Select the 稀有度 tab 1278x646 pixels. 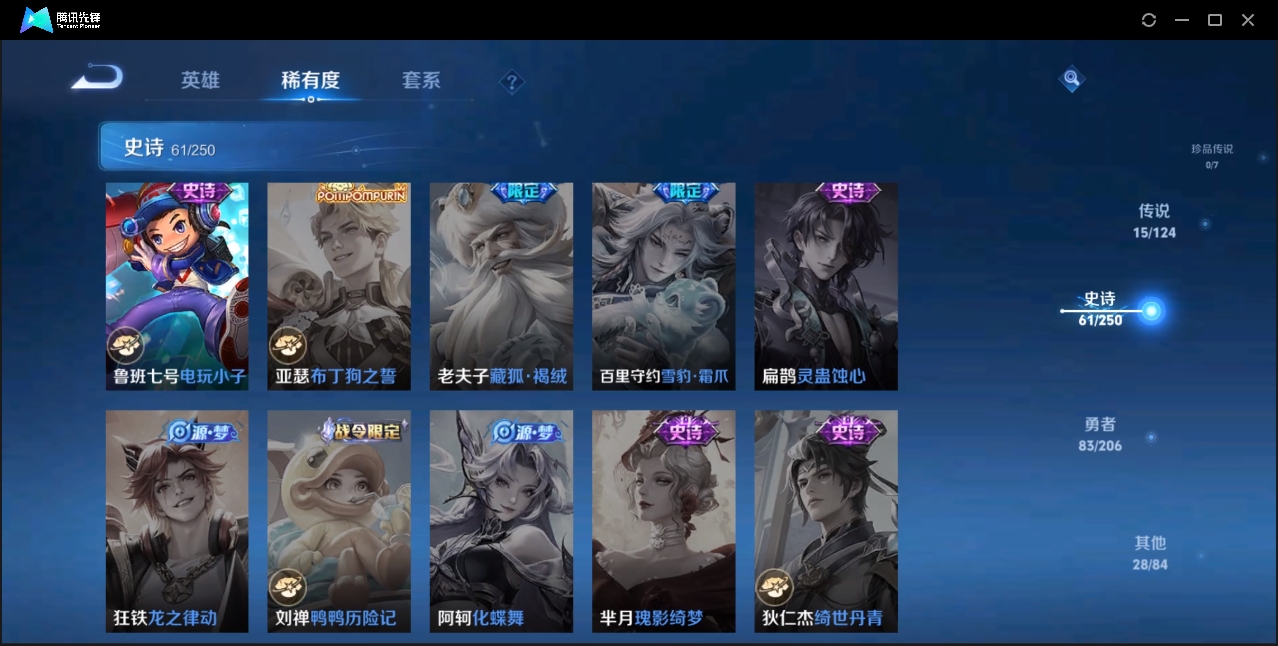pos(310,80)
